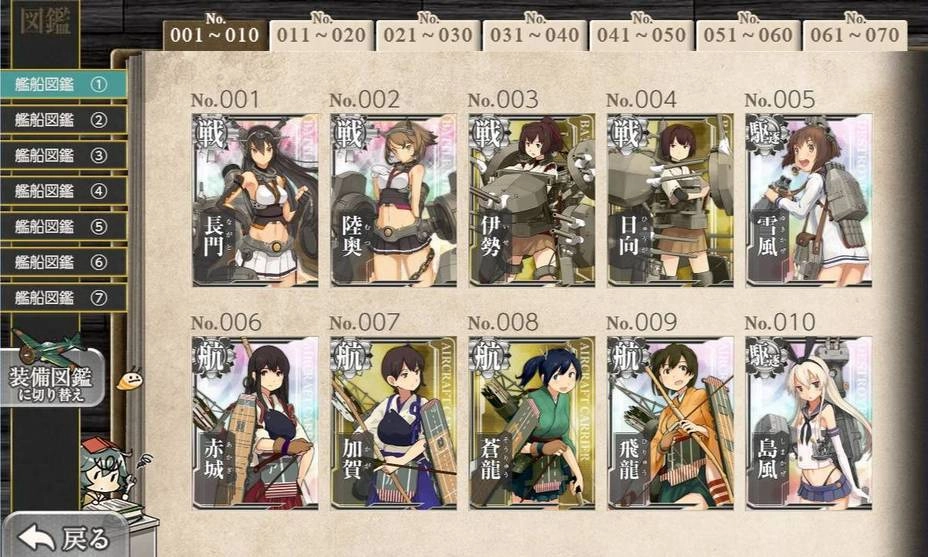View the 蒼龍 ship card

531,421
